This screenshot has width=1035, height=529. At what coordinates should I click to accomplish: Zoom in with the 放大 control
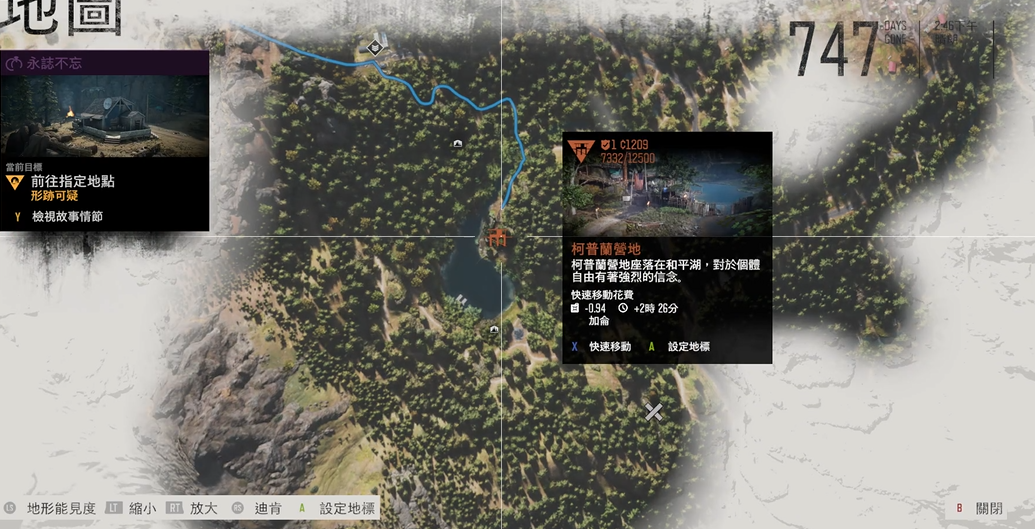[203, 508]
